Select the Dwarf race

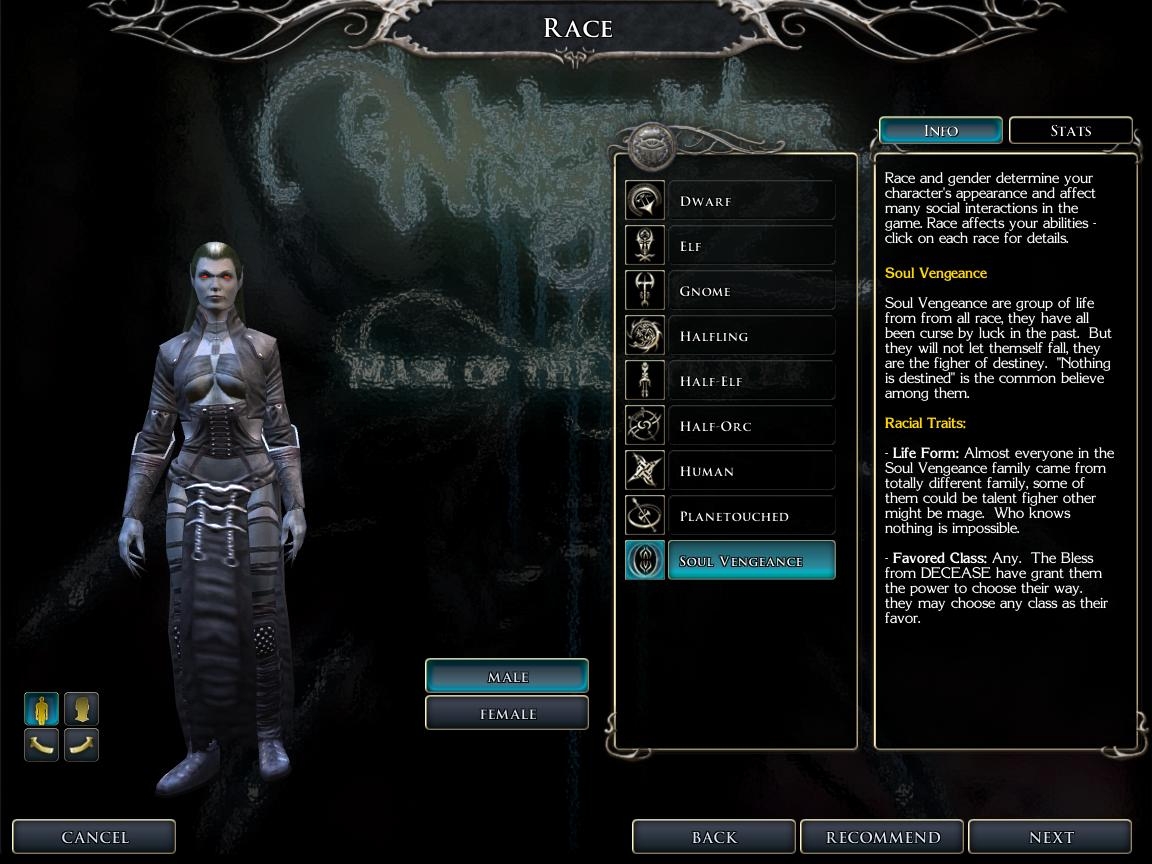pos(750,201)
